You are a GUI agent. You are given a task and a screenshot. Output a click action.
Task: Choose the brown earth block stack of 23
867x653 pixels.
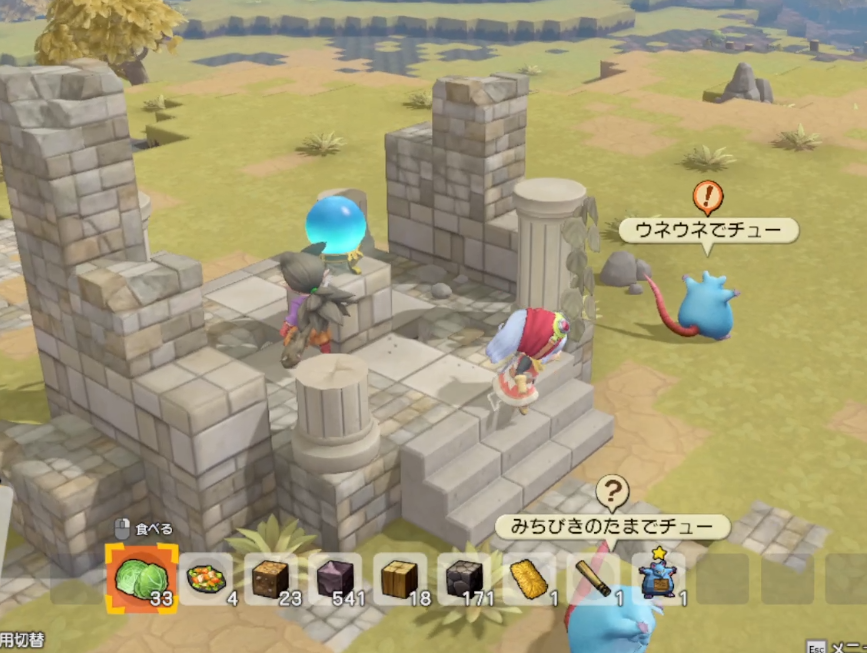click(x=271, y=578)
